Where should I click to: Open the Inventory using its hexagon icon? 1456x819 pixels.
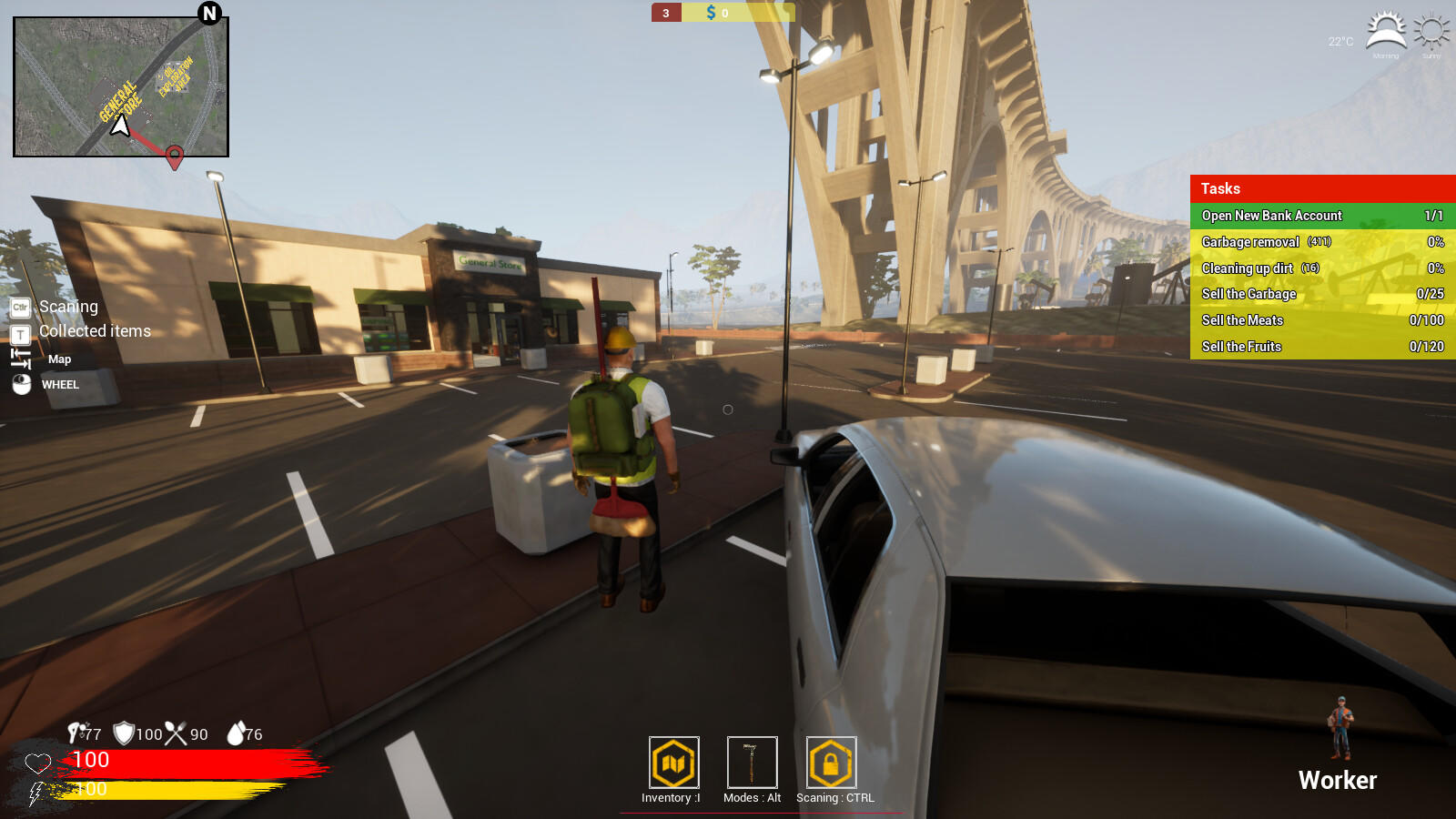(672, 764)
